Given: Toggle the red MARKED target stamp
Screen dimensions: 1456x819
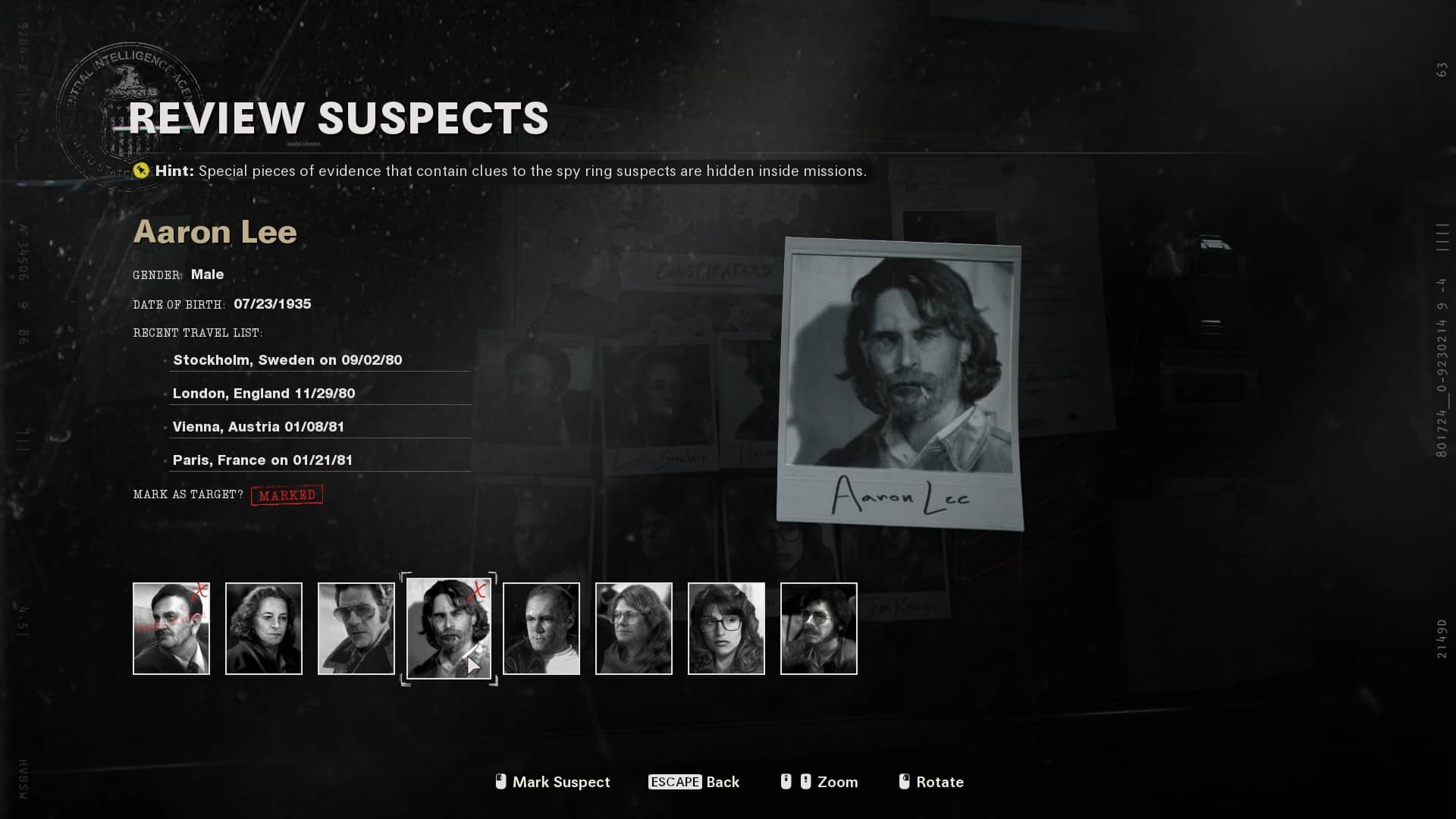Looking at the screenshot, I should click(287, 495).
